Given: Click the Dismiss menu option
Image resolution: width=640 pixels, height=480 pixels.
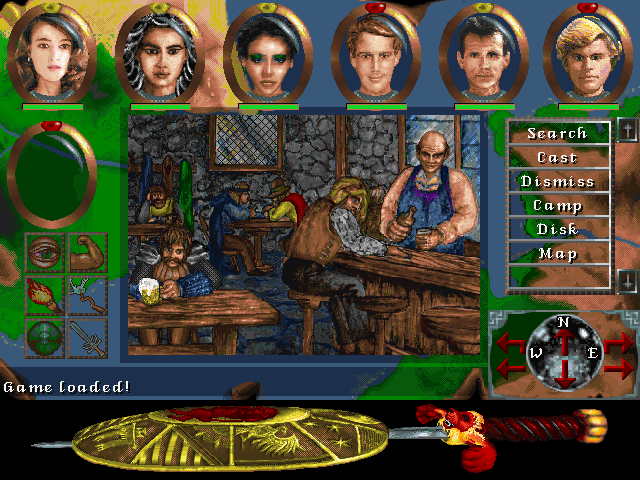Looking at the screenshot, I should pyautogui.click(x=557, y=181).
